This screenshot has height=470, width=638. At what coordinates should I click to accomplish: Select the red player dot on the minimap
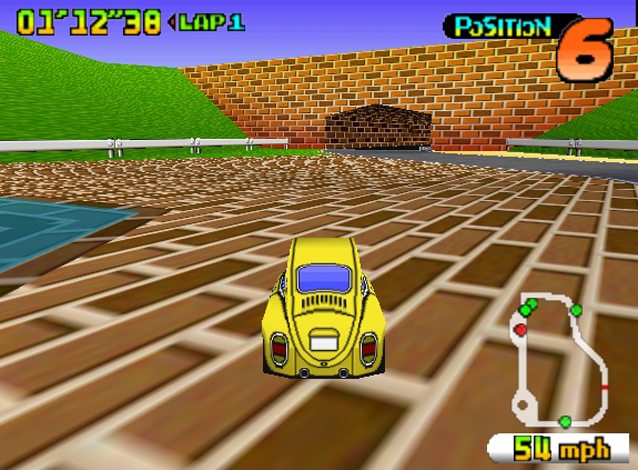[x=520, y=329]
